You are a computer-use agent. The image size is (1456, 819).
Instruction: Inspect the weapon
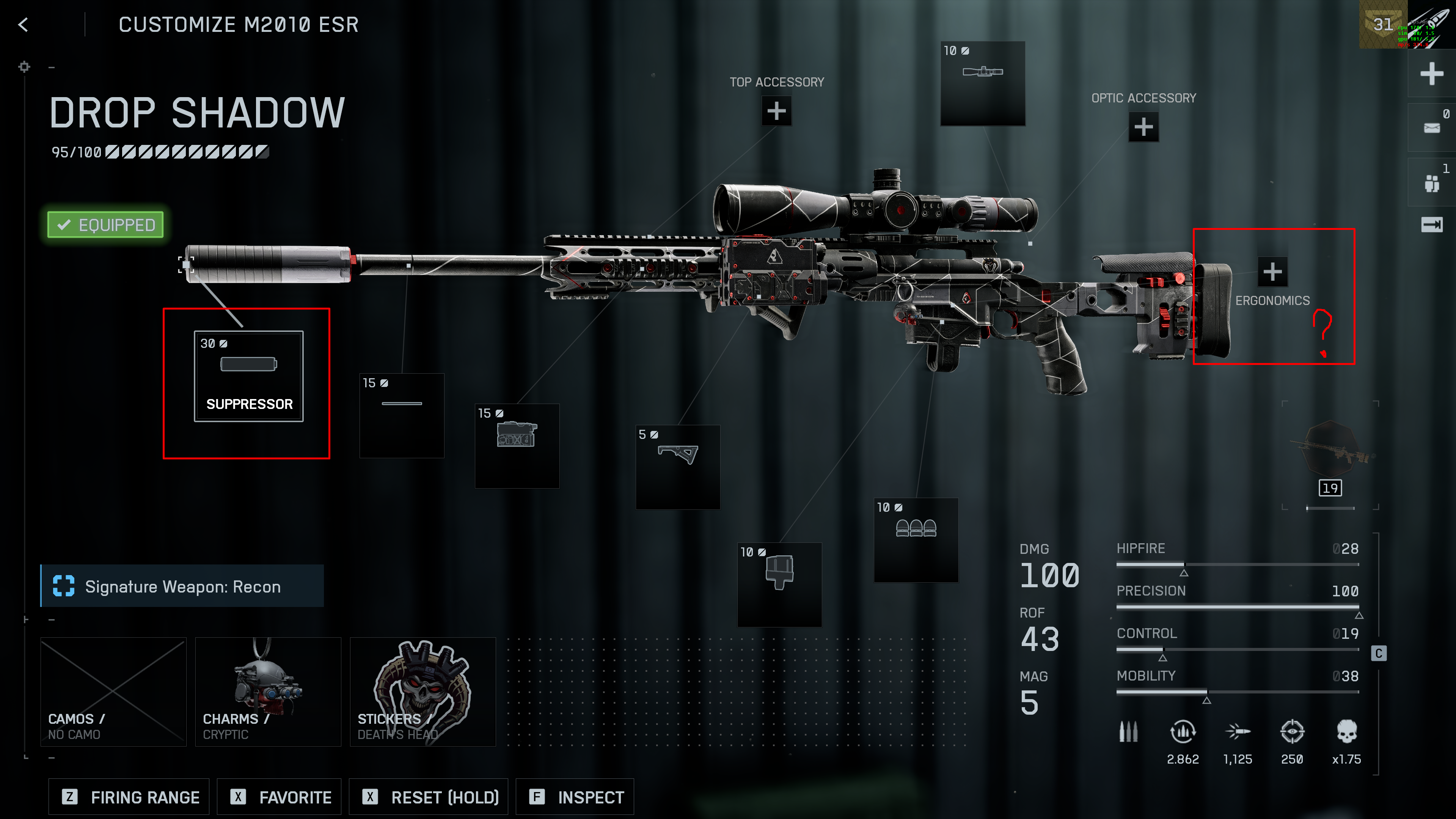(x=575, y=797)
